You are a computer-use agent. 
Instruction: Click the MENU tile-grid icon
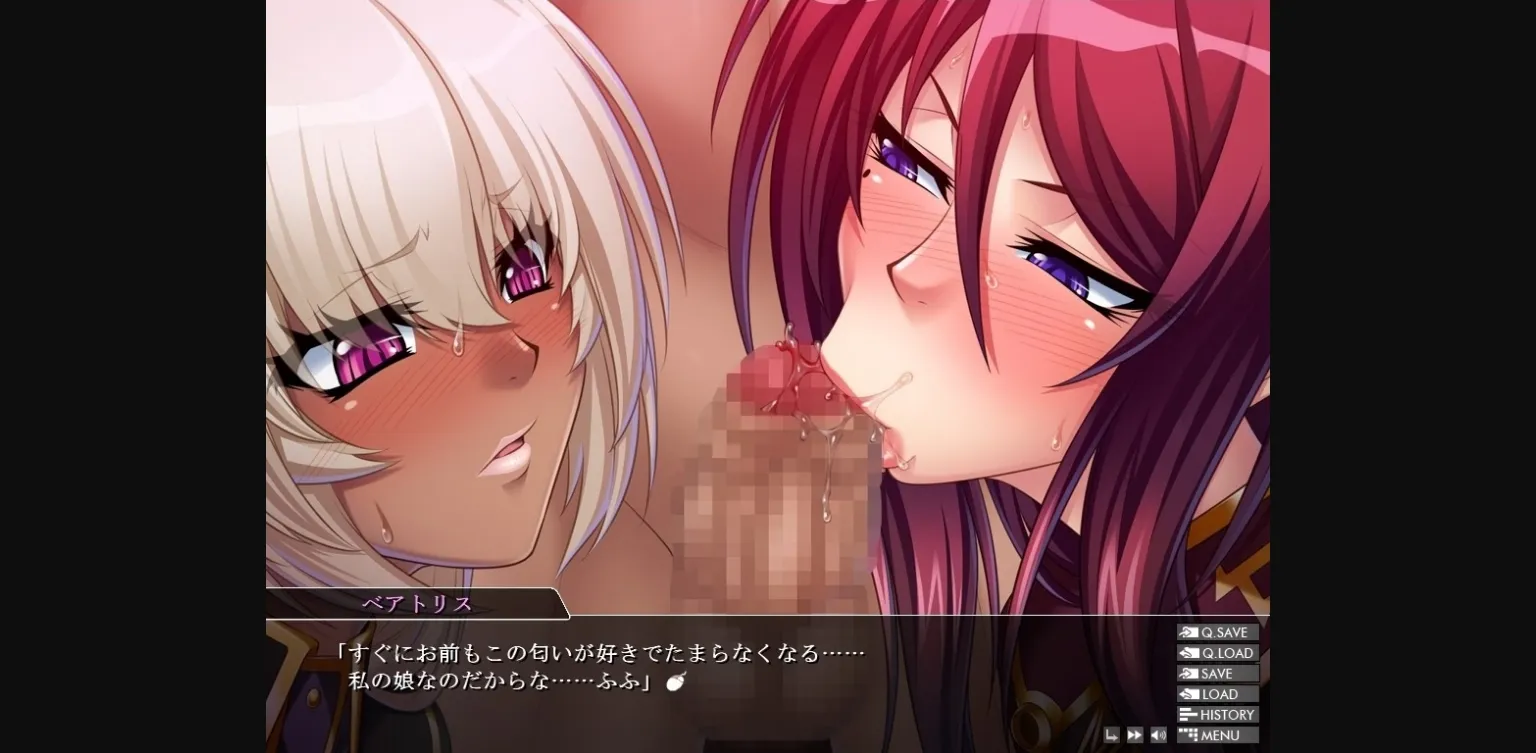tap(1188, 734)
